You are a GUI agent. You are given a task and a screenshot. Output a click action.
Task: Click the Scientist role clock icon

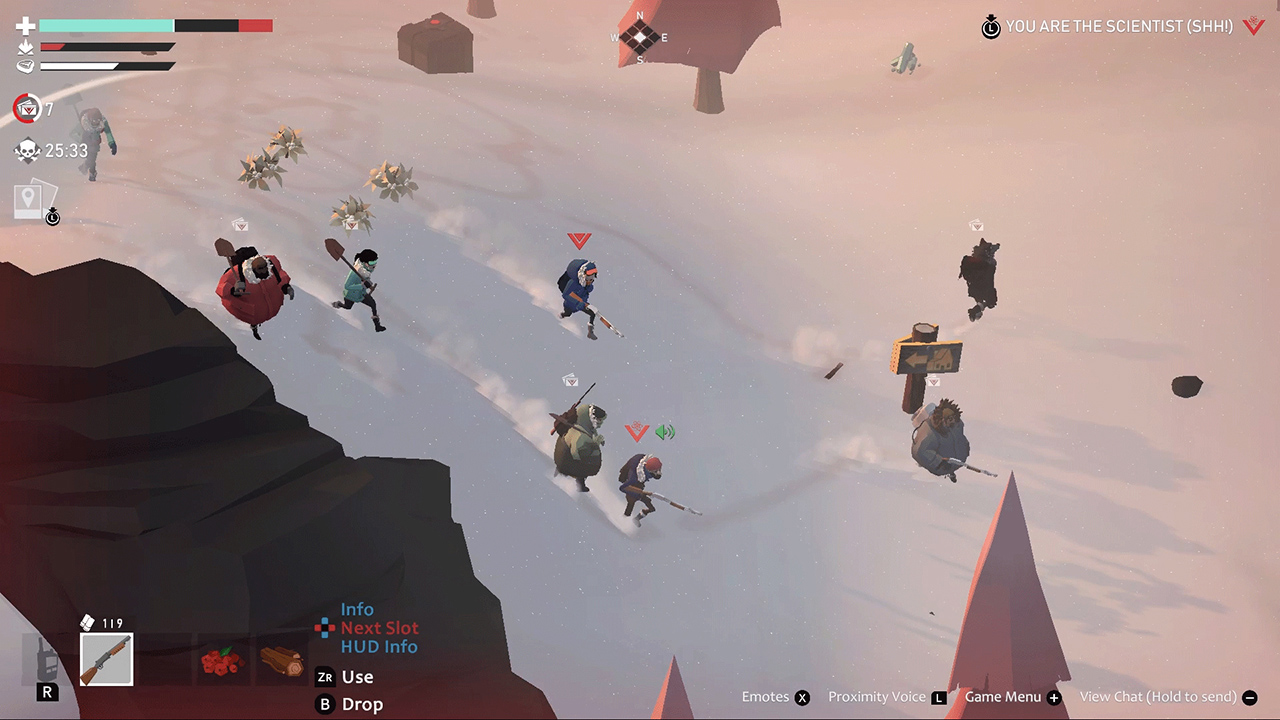click(x=990, y=28)
